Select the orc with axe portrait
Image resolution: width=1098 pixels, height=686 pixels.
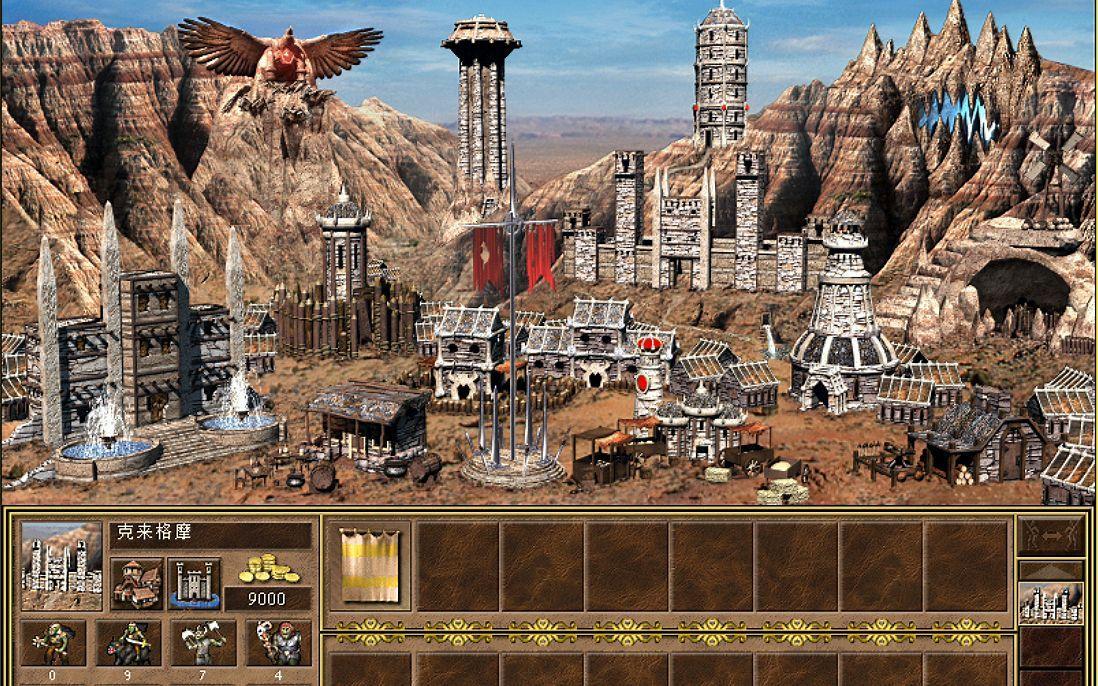203,643
